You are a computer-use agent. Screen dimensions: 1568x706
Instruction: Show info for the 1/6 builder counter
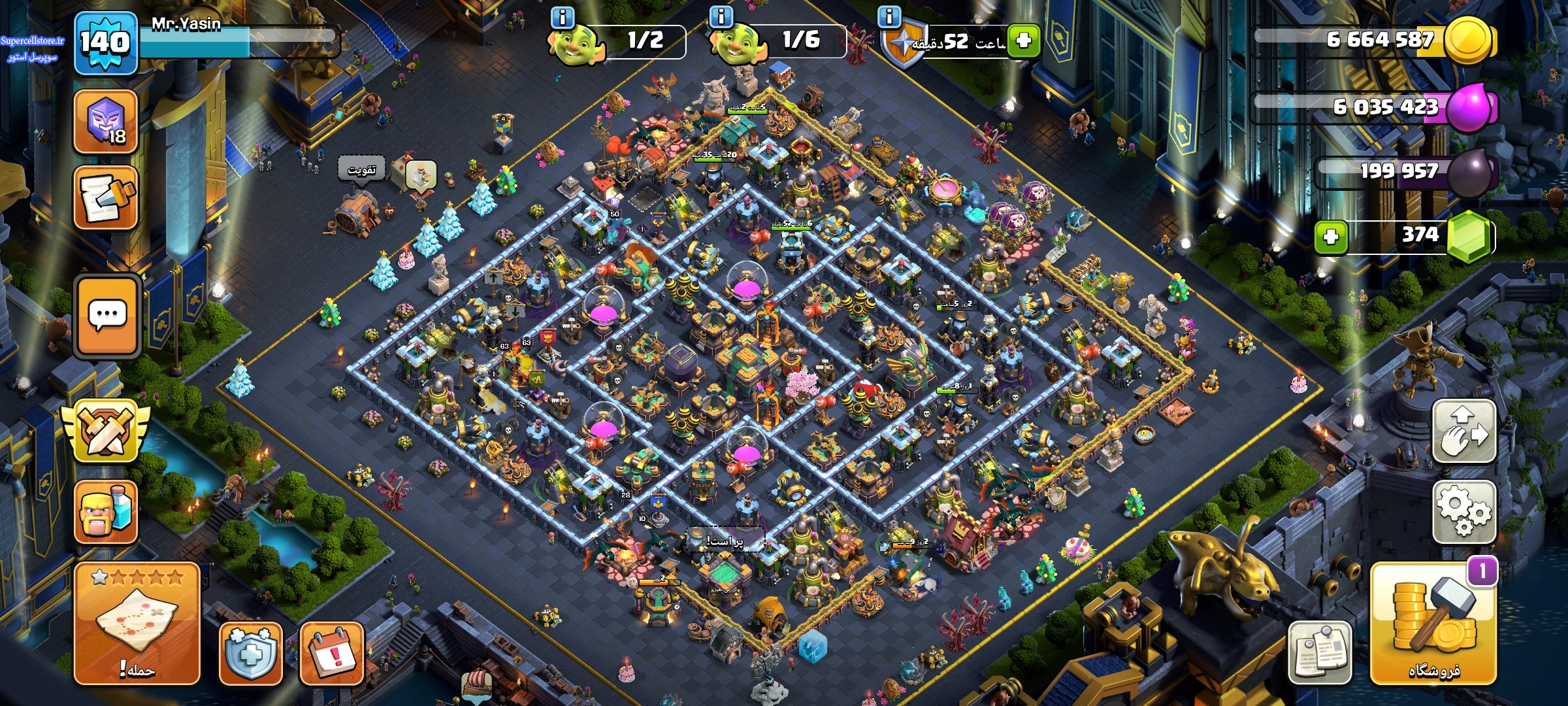pyautogui.click(x=721, y=17)
